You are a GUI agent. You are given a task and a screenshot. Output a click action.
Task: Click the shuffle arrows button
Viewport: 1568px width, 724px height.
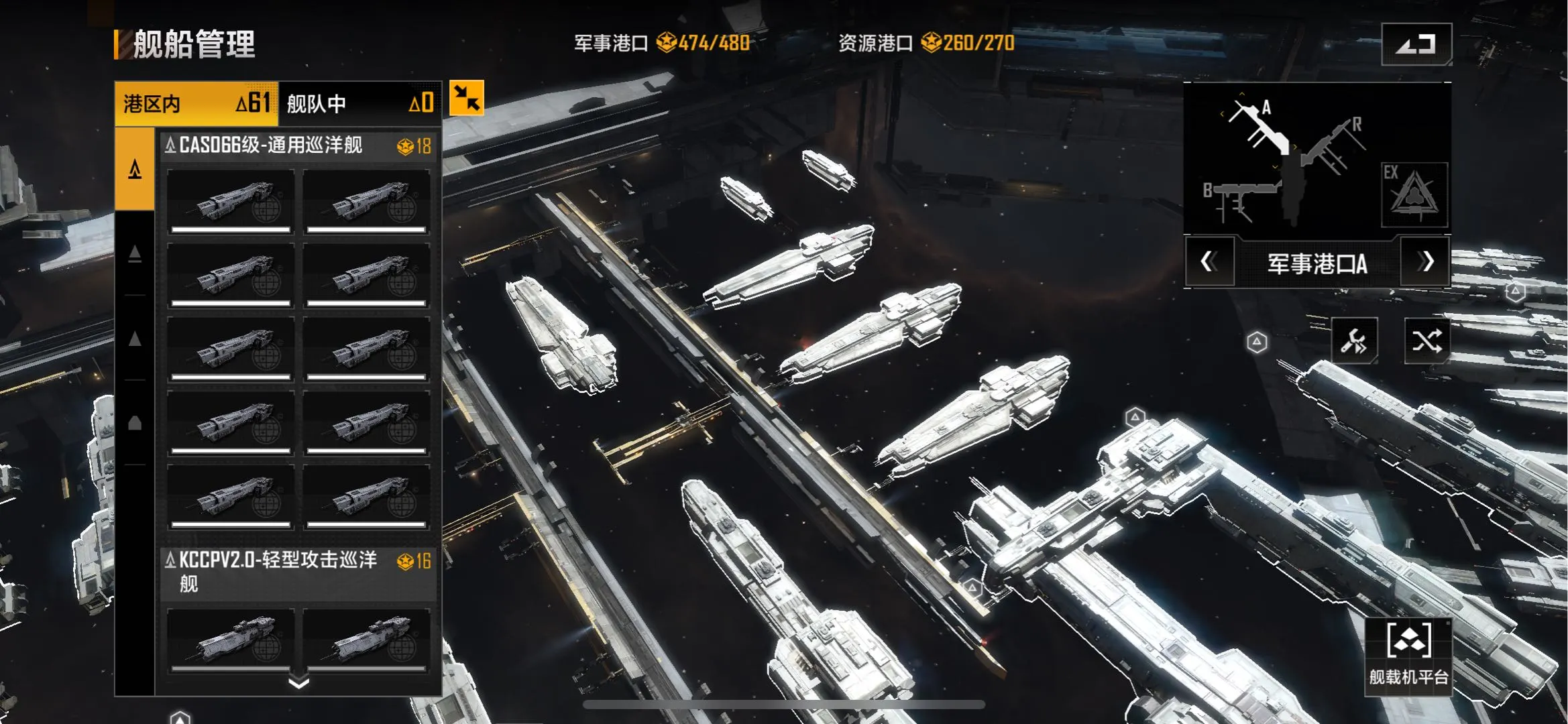(1426, 341)
